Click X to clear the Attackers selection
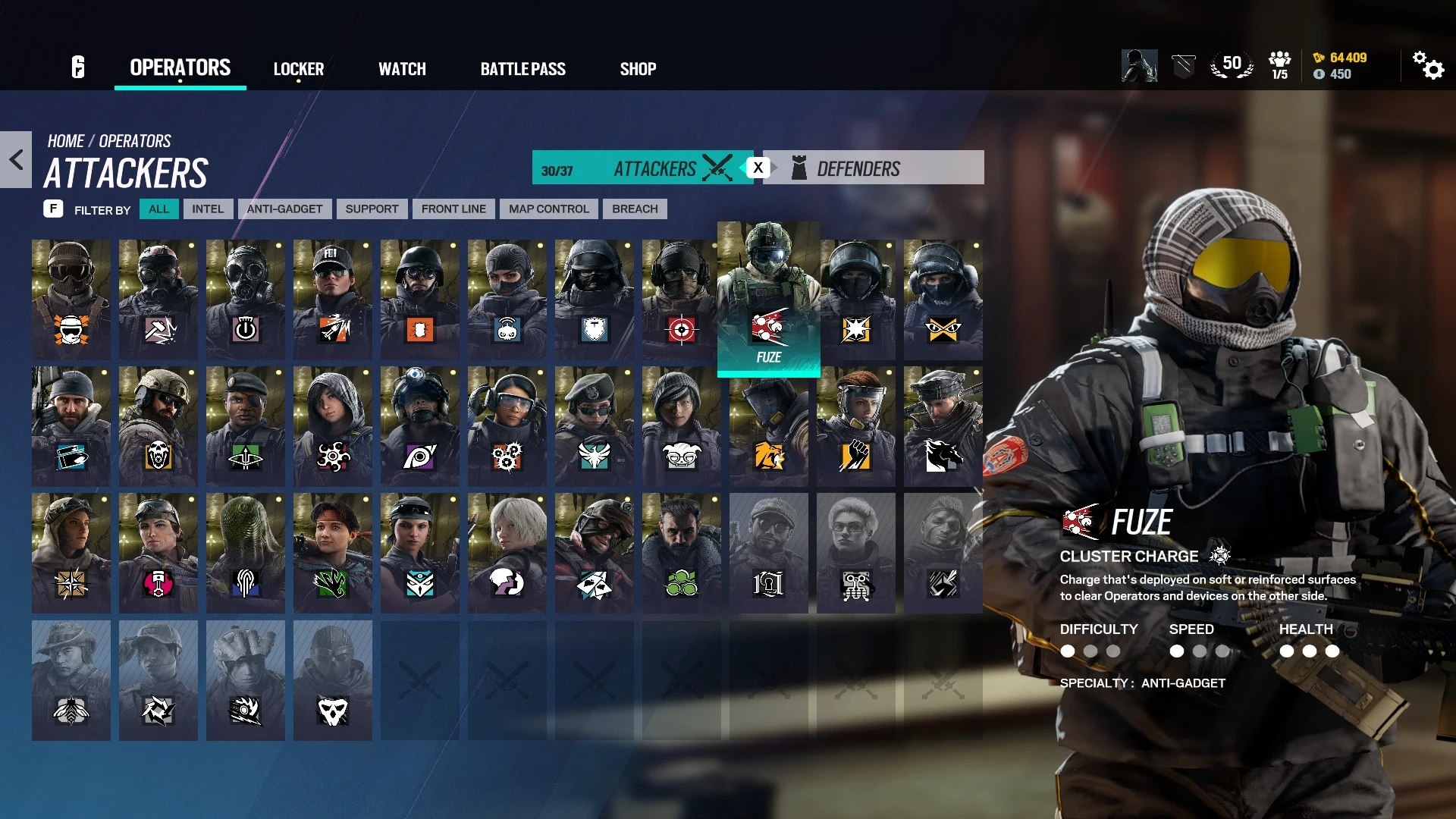 (x=757, y=168)
